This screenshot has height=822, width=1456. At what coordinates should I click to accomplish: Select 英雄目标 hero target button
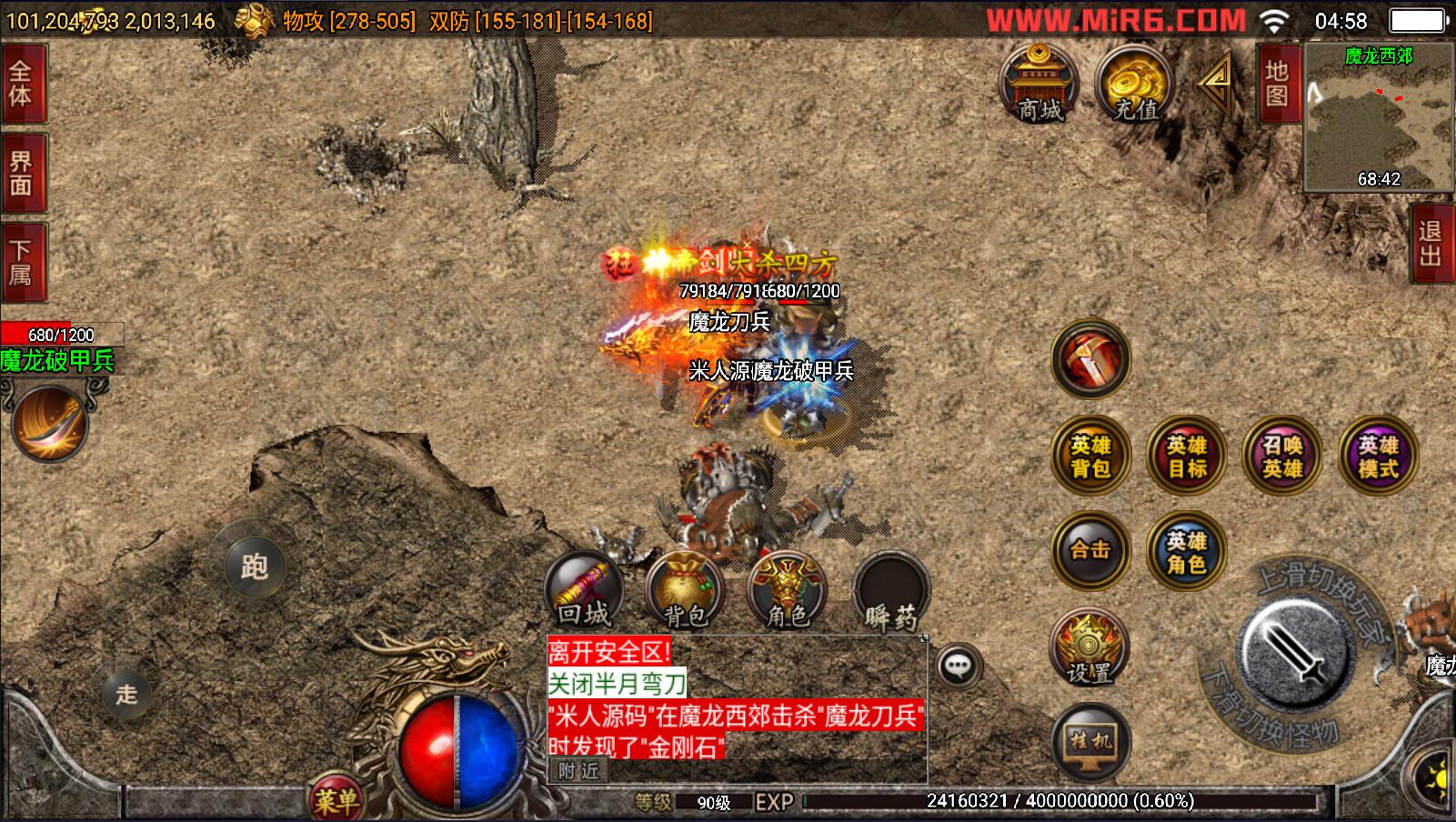pos(1186,456)
